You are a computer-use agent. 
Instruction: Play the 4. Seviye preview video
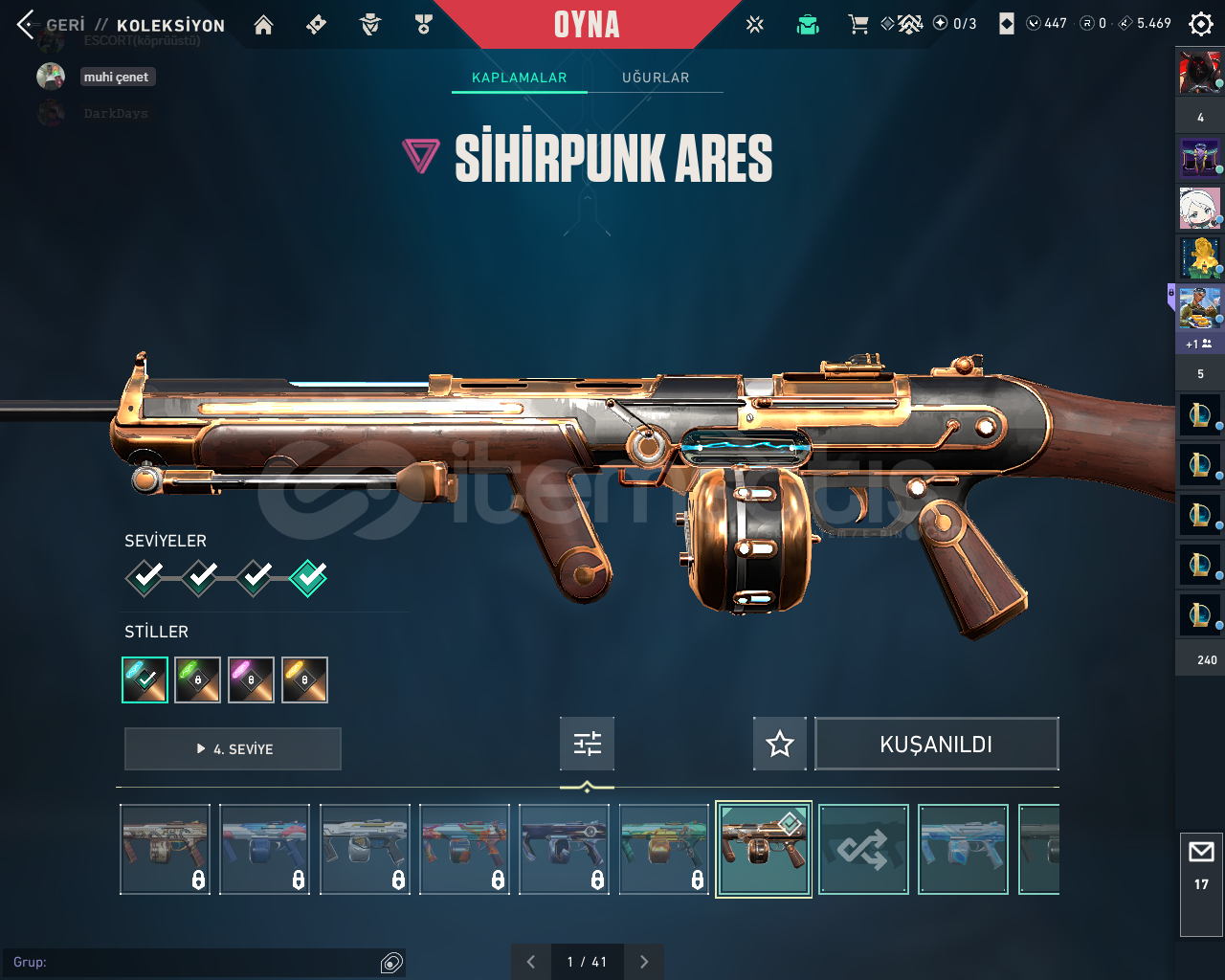point(233,748)
